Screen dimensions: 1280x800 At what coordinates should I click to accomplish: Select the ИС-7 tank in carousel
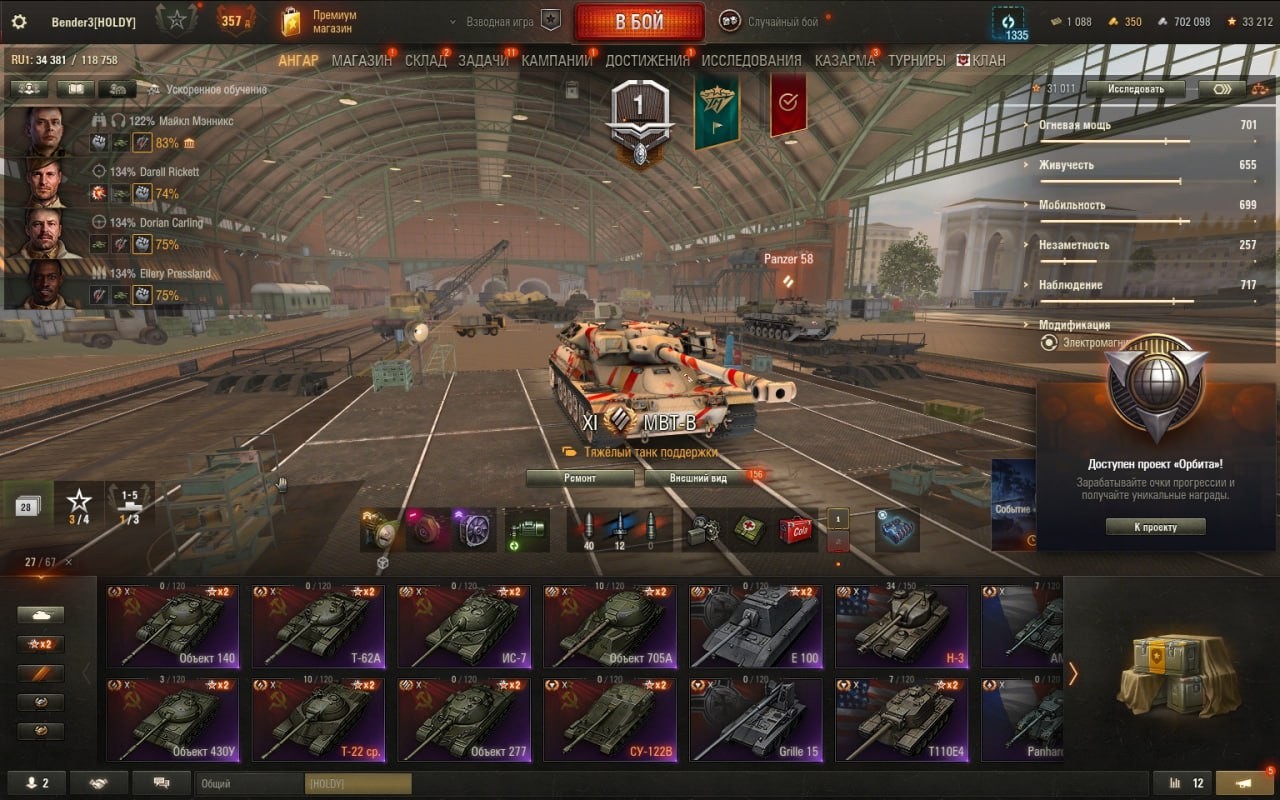(470, 627)
